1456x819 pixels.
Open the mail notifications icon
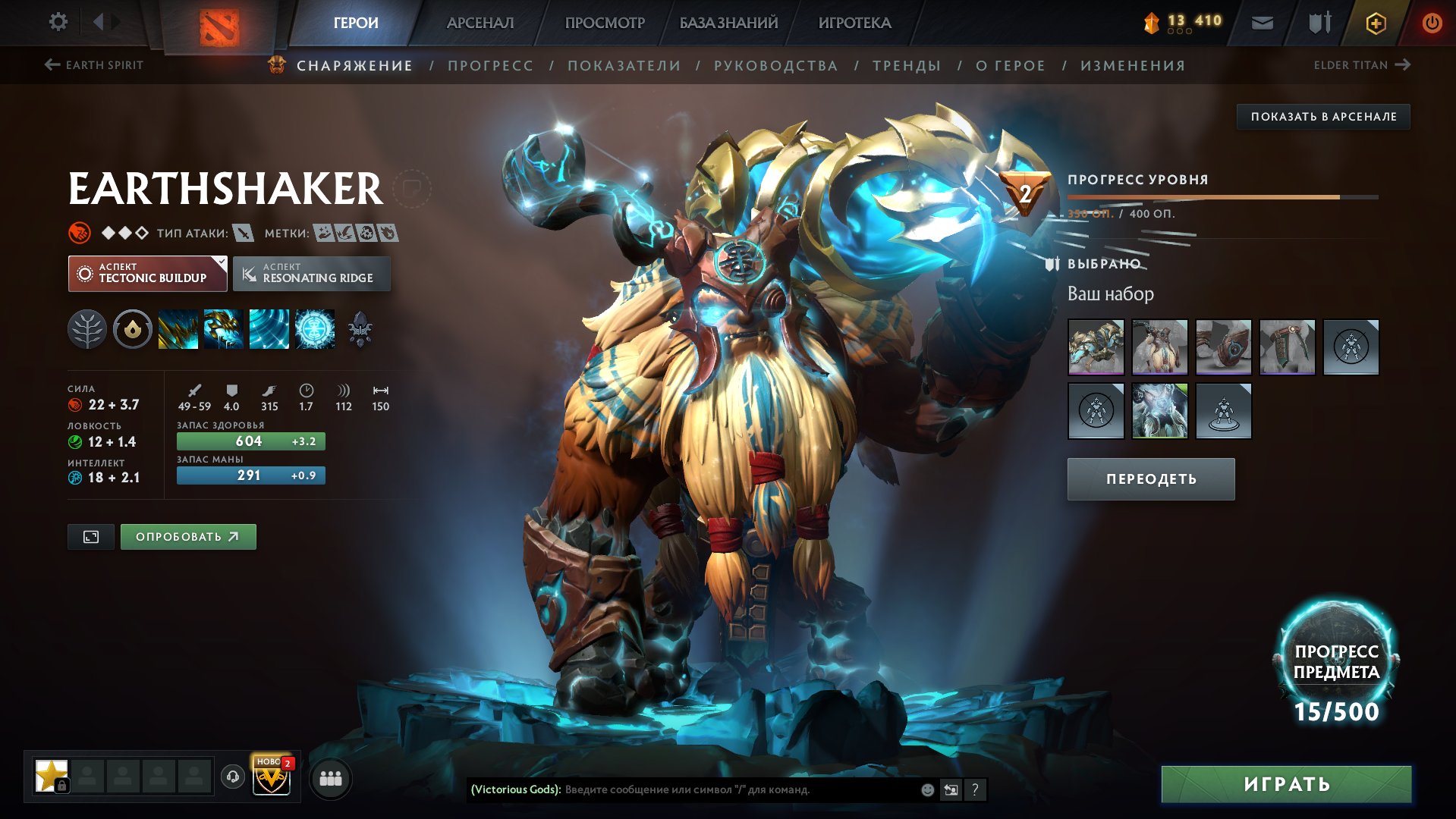point(1262,22)
